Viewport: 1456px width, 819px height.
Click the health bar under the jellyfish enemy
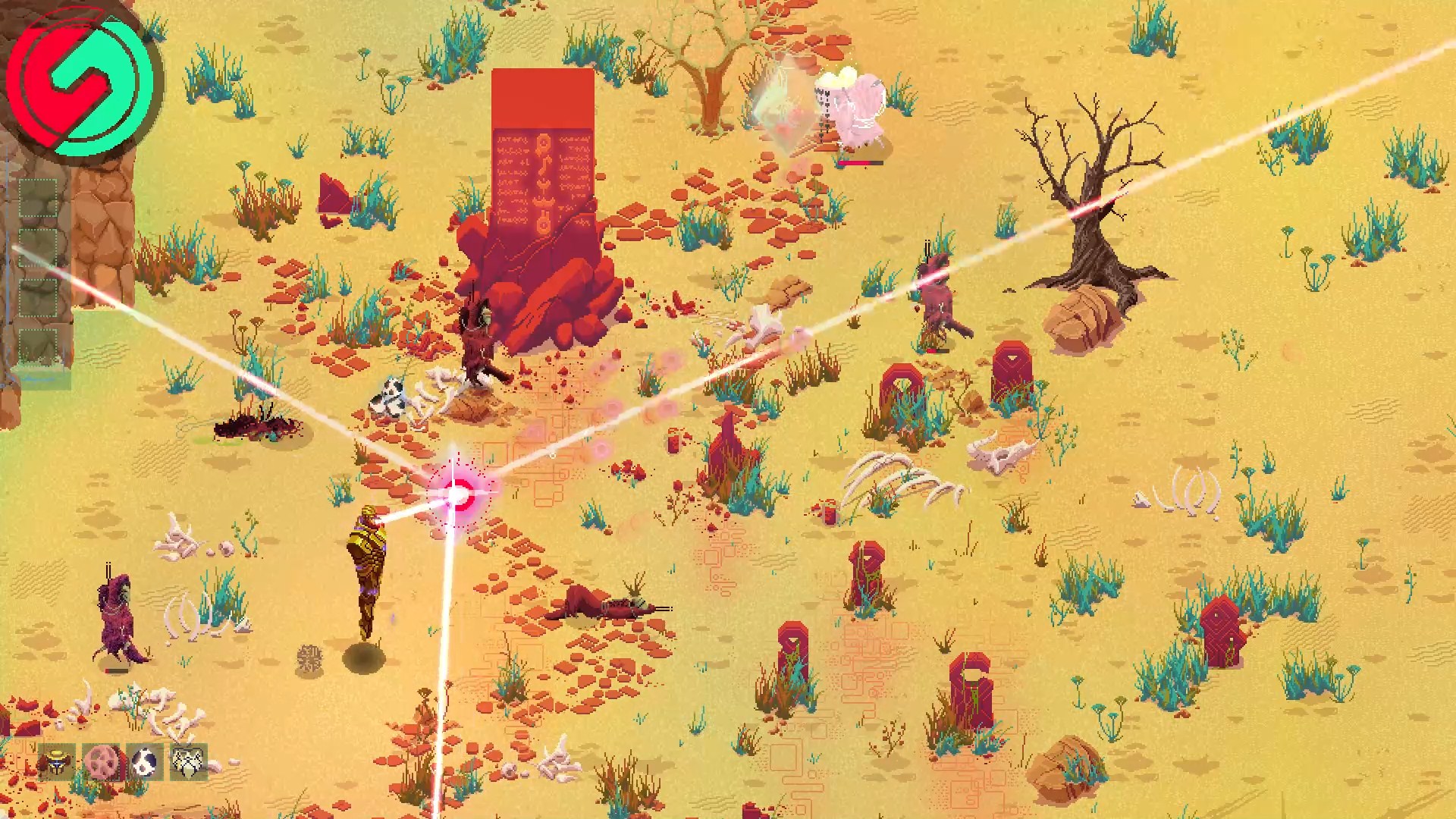tap(859, 164)
